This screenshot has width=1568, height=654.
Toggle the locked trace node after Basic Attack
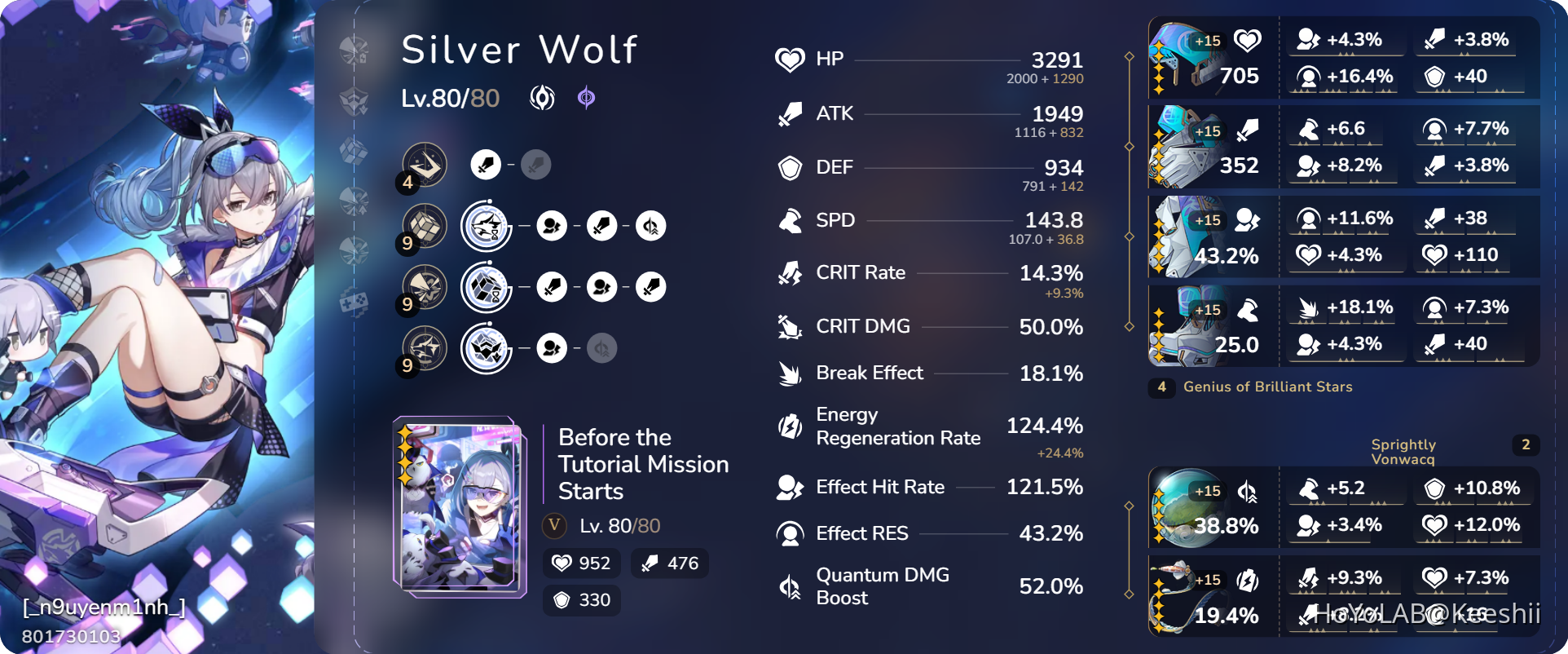click(535, 164)
